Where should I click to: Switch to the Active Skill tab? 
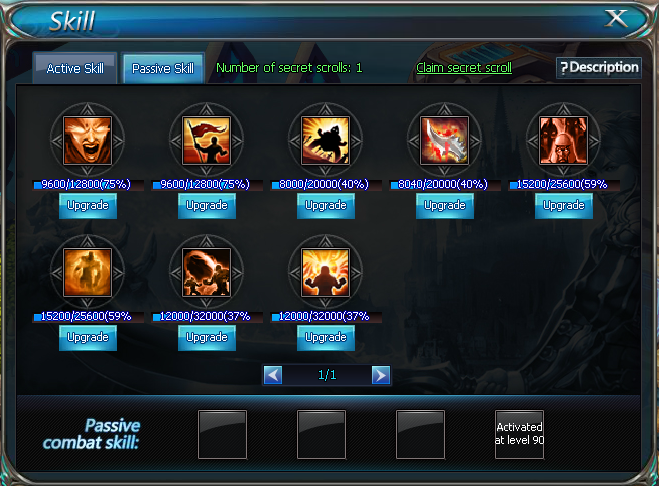pos(75,69)
